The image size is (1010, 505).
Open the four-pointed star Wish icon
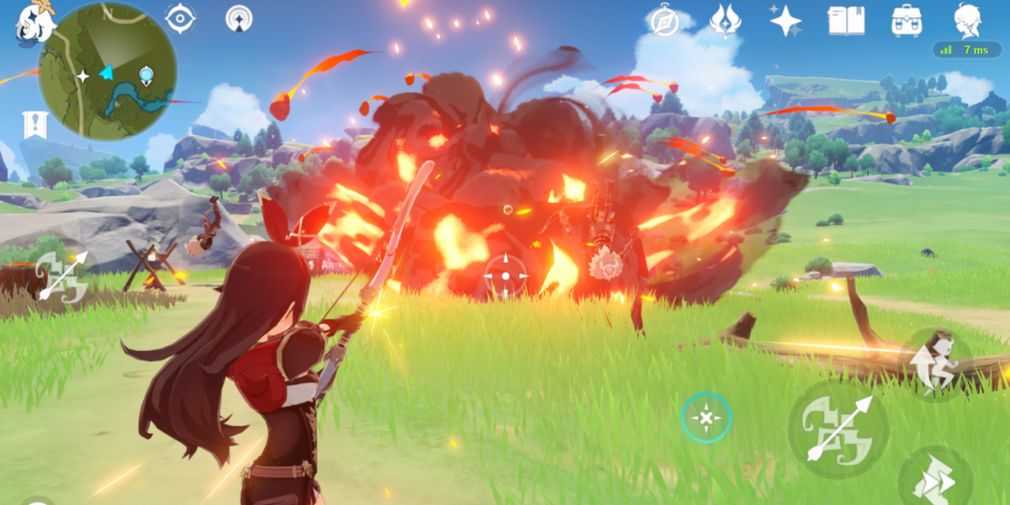[x=785, y=20]
